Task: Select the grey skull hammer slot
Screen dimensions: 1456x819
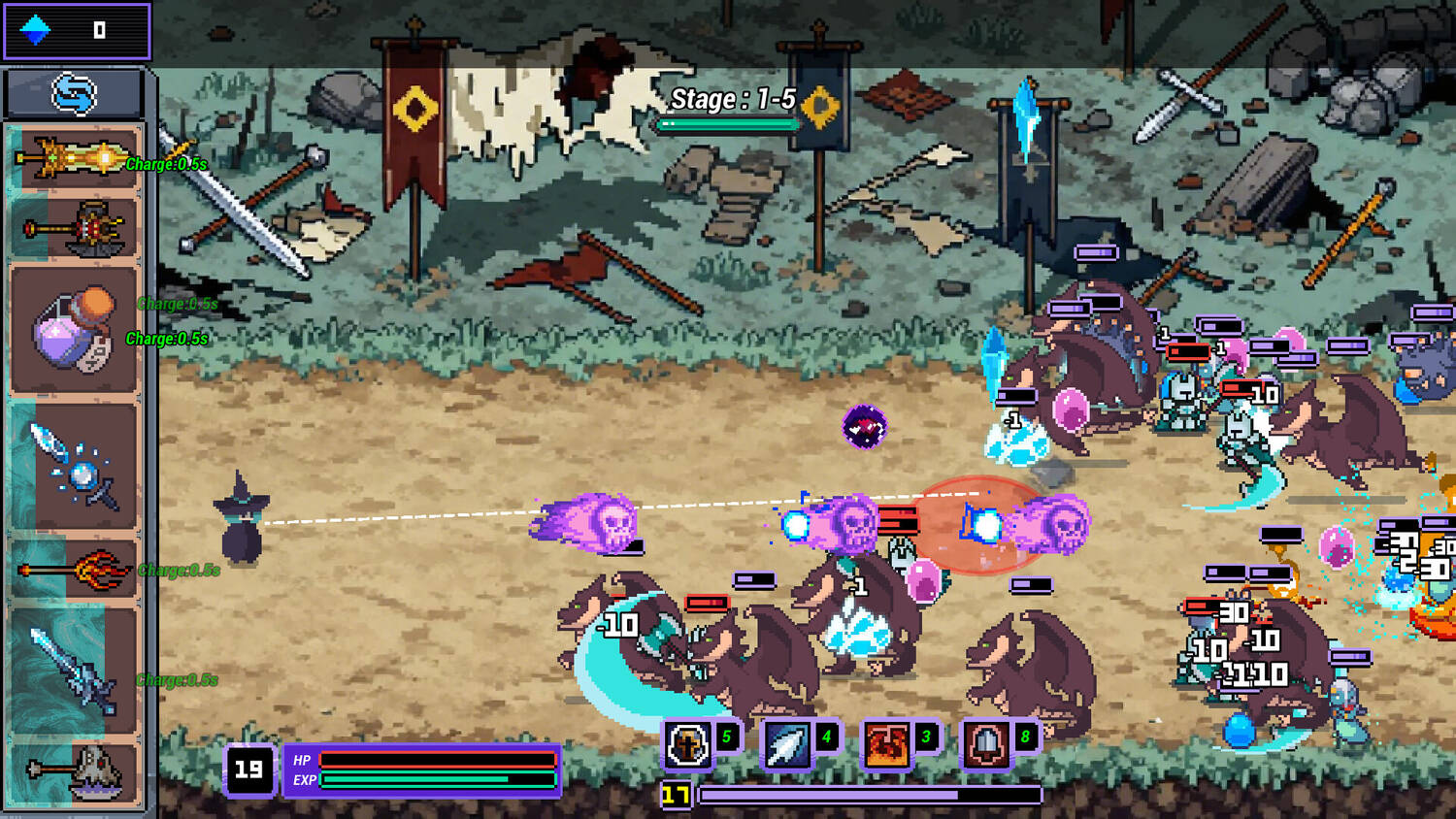Action: pos(75,772)
